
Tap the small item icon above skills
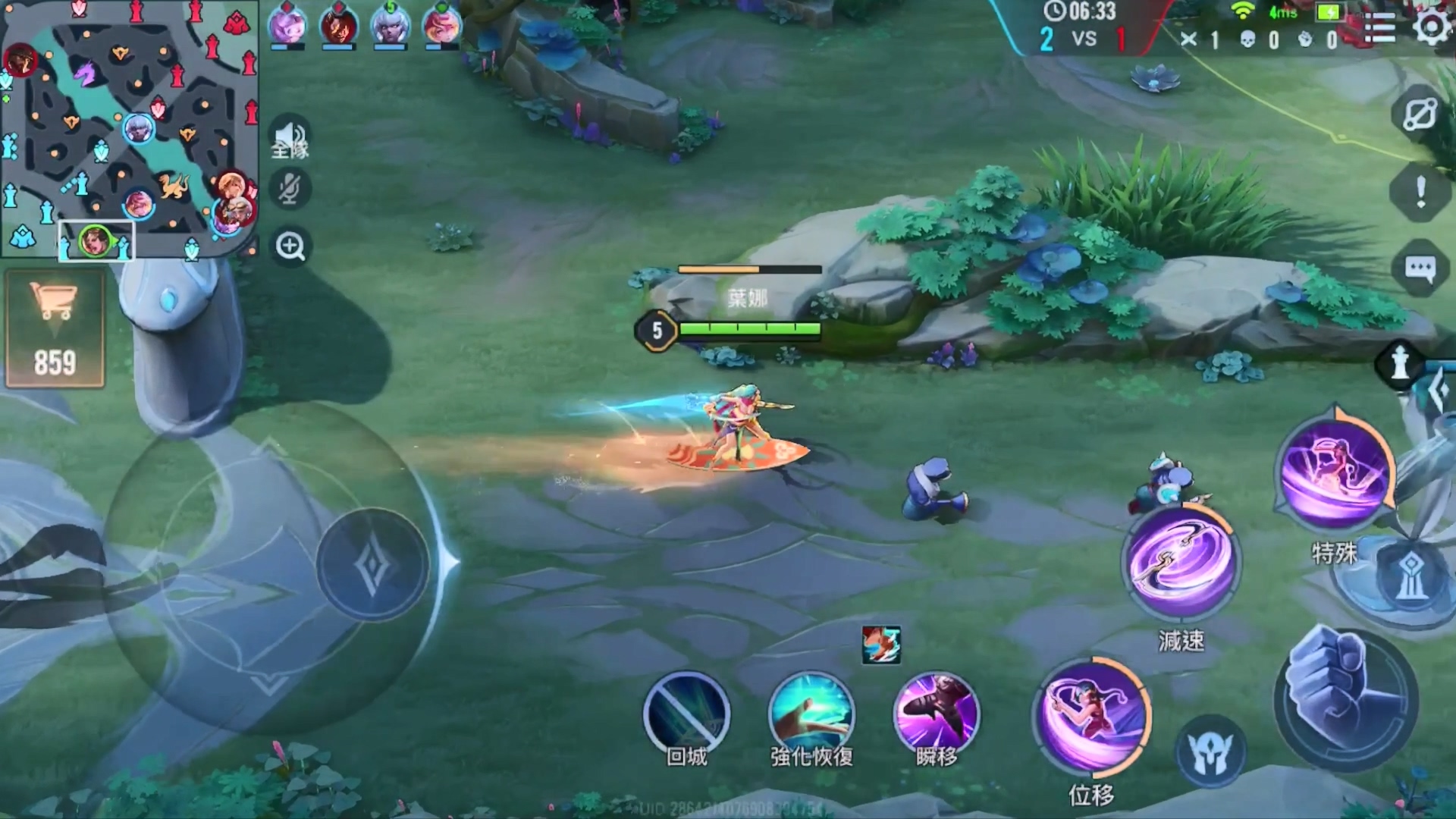pyautogui.click(x=881, y=645)
